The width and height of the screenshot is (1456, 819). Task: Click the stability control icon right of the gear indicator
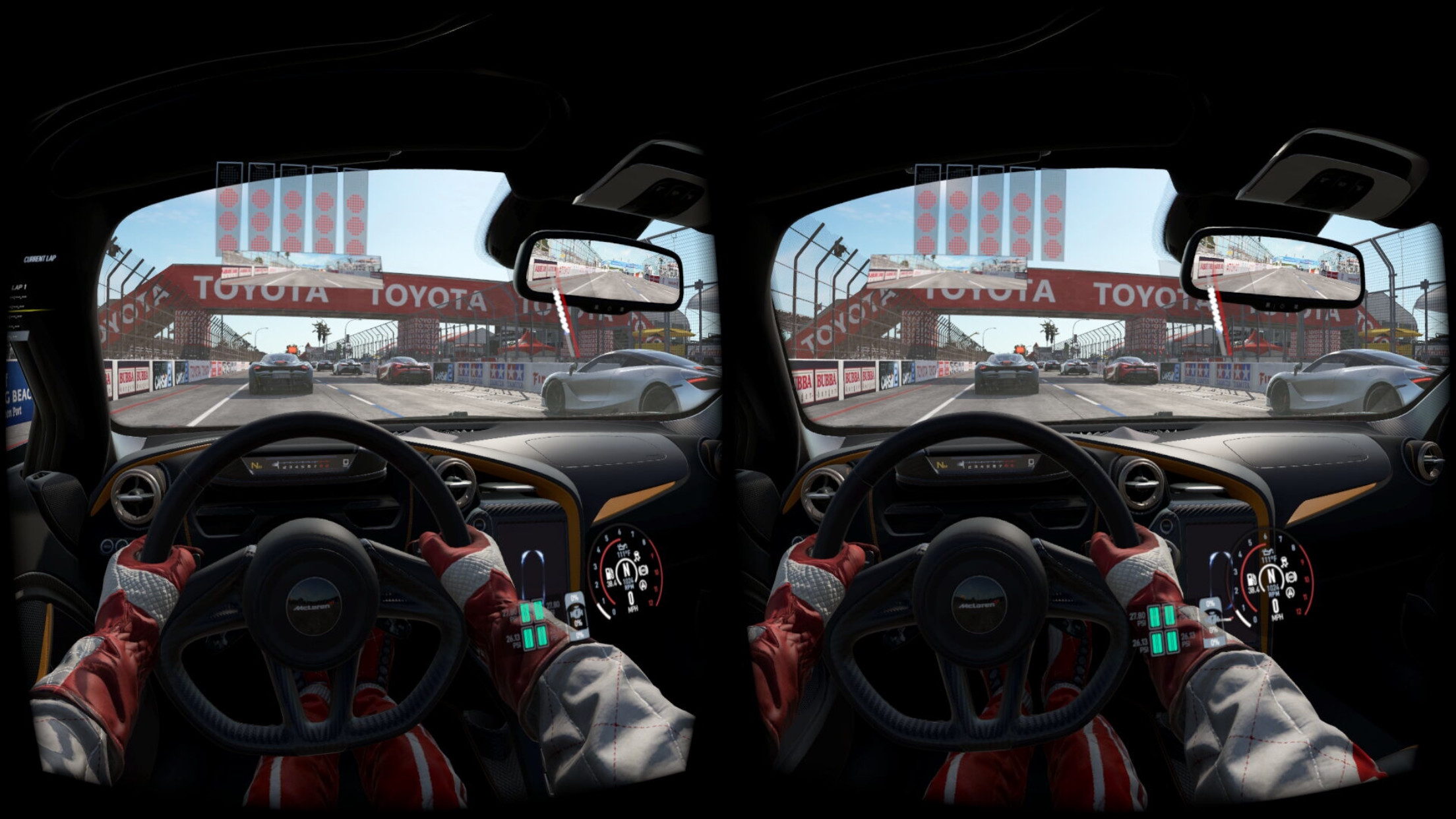click(x=644, y=571)
